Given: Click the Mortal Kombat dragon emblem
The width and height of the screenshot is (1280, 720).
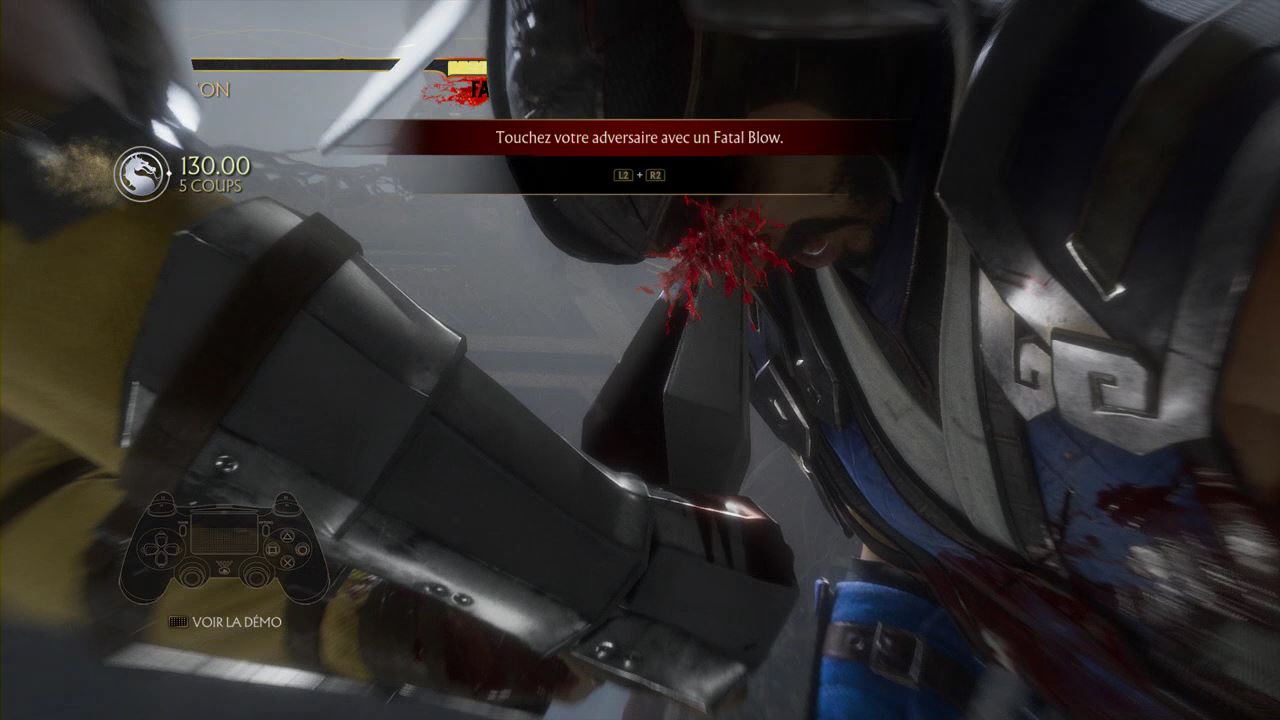Looking at the screenshot, I should [x=143, y=173].
